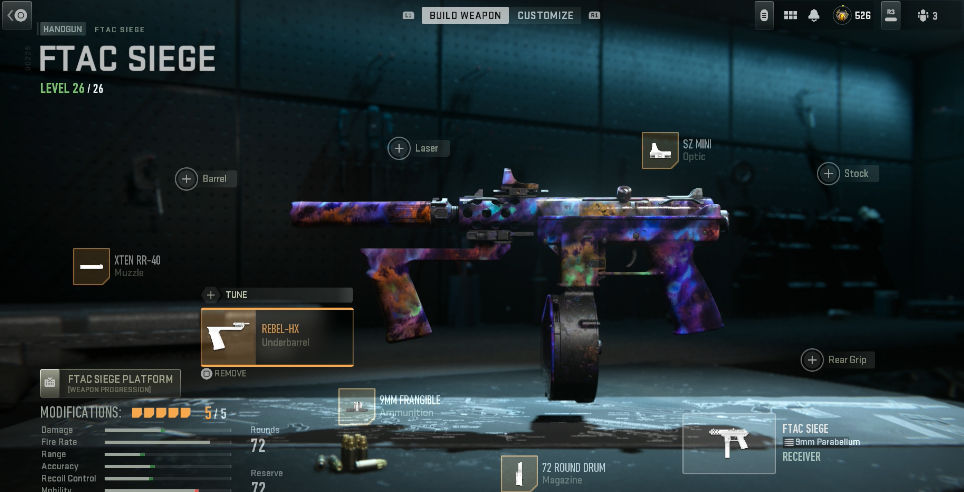Add a Barrel attachment
Viewport: 964px width, 492px height.
pos(187,179)
